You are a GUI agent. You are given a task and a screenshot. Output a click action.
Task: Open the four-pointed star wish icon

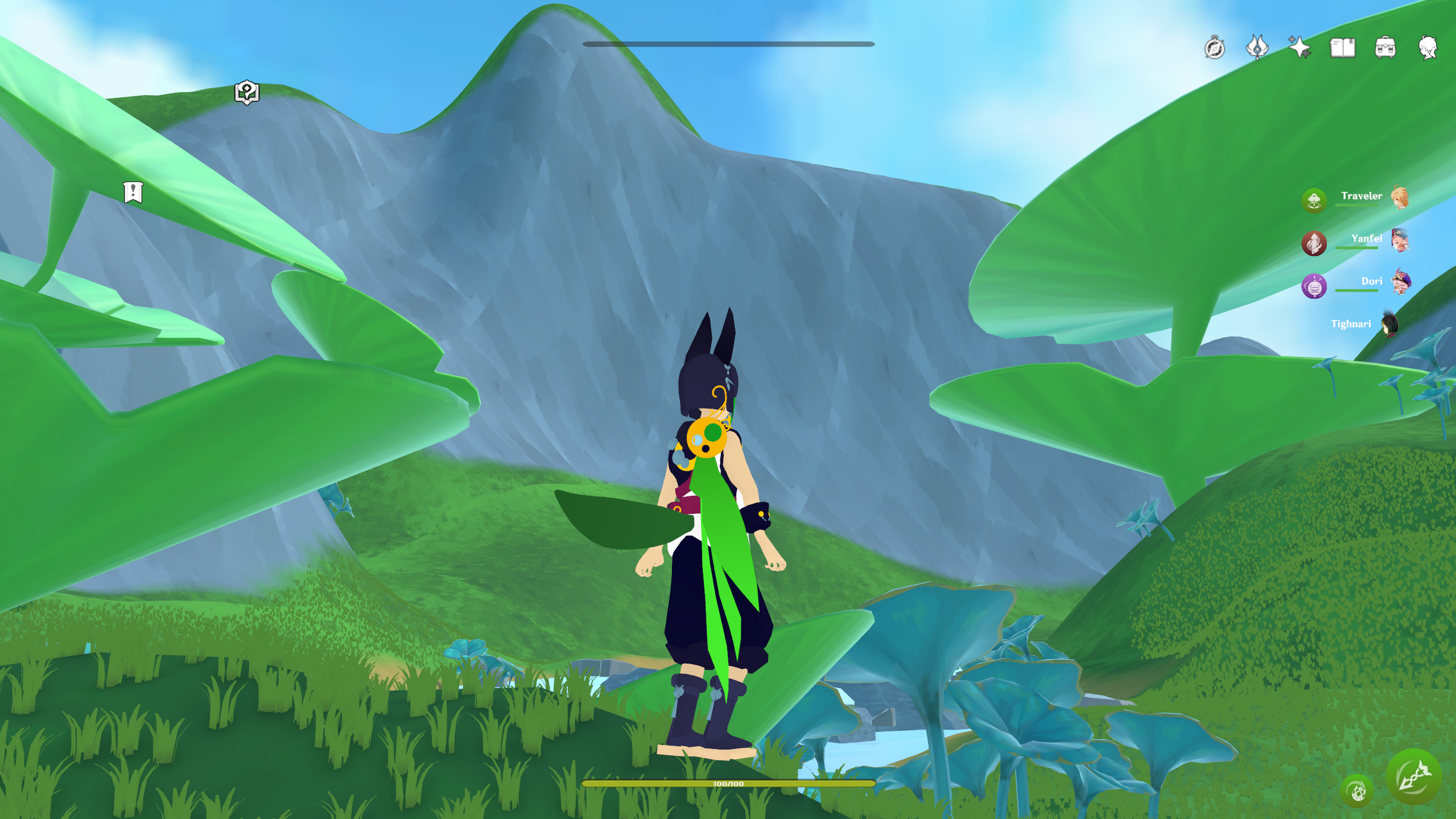pos(1300,48)
